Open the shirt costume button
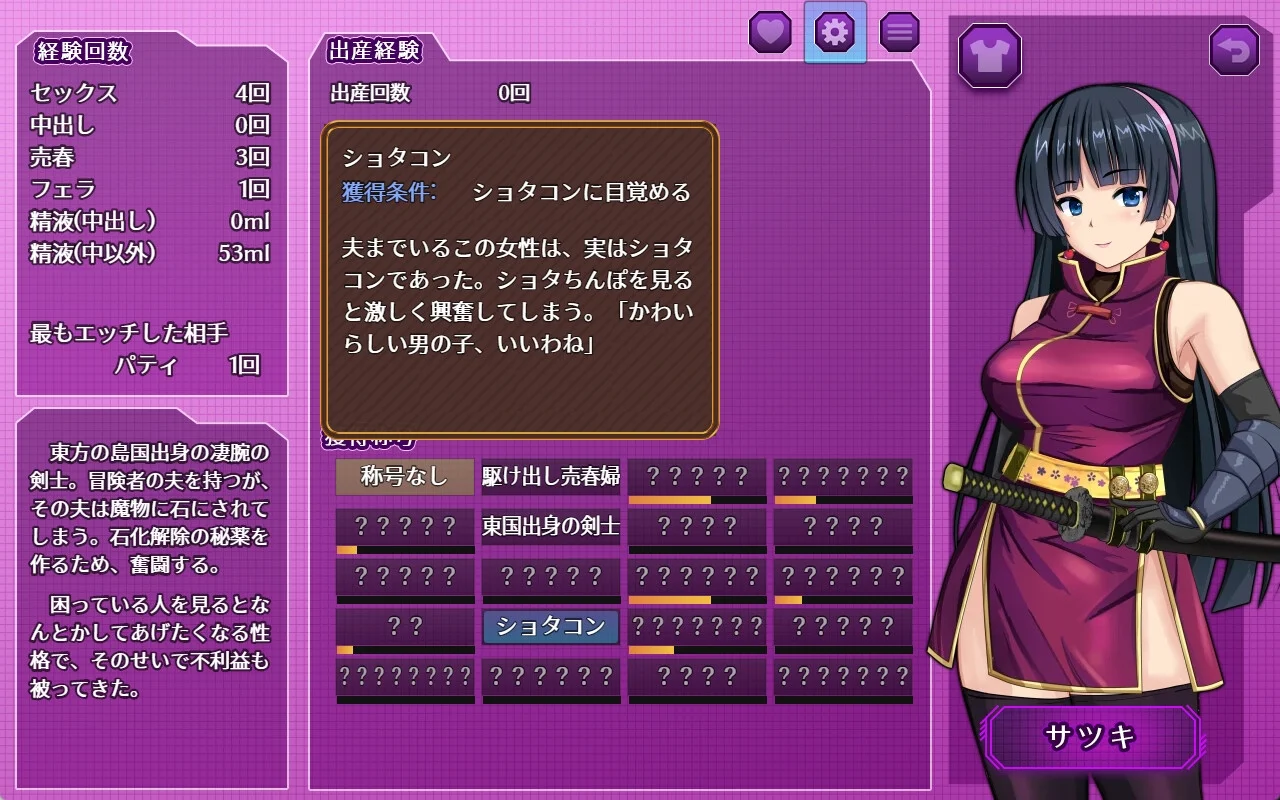This screenshot has height=800, width=1280. tap(989, 55)
